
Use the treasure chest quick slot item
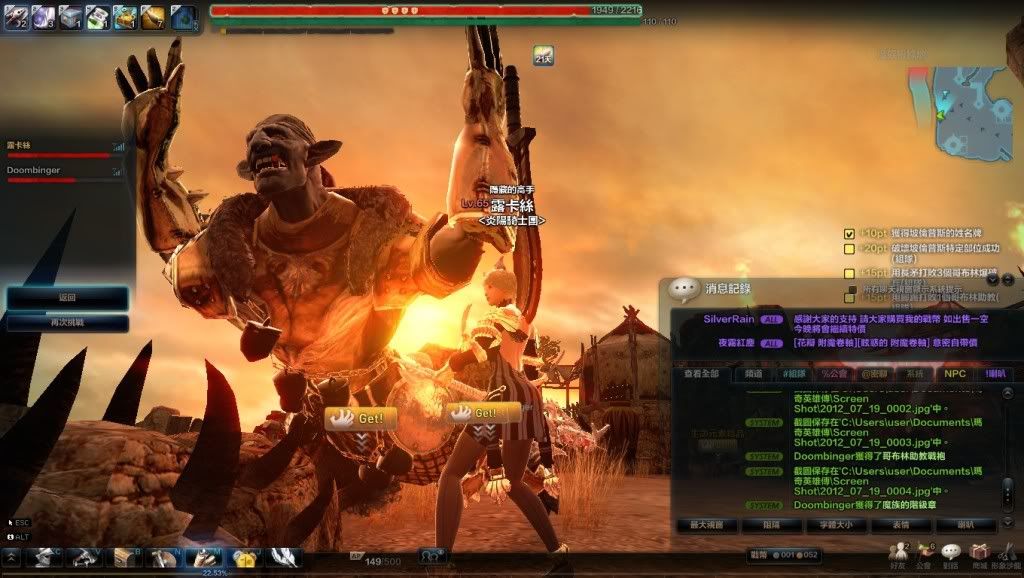tap(125, 16)
